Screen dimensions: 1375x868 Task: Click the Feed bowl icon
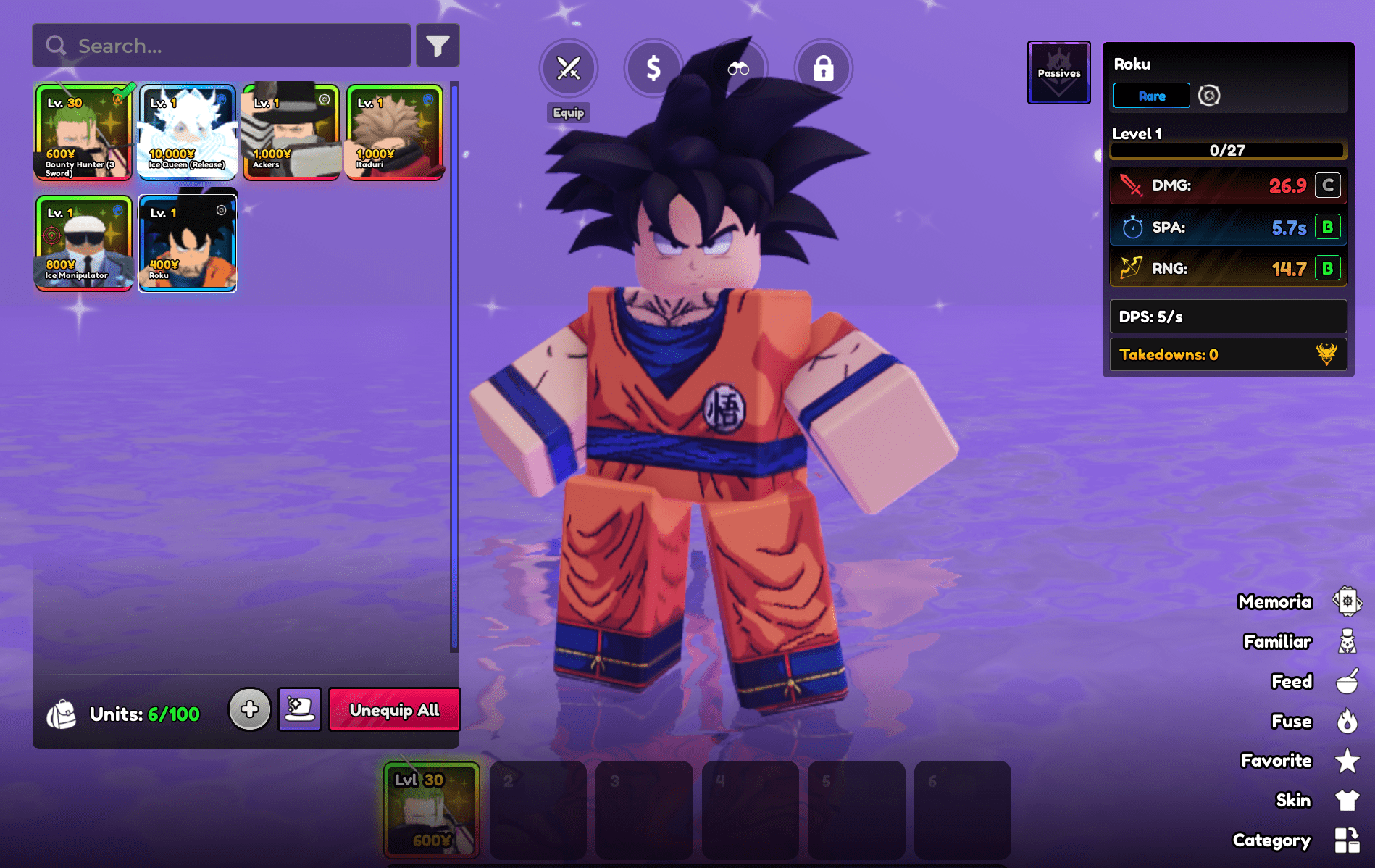(x=1346, y=682)
